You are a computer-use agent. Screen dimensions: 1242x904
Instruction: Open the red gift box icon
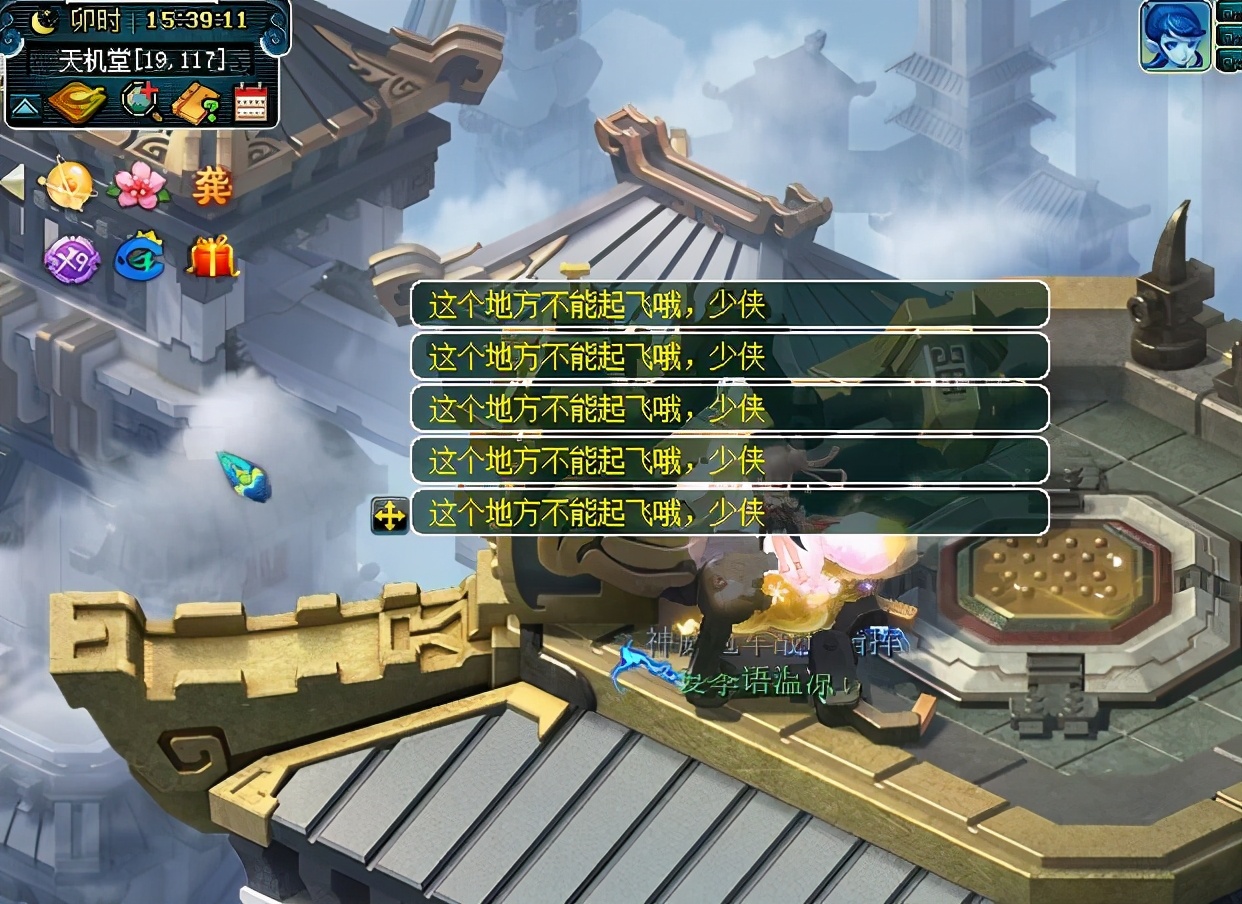point(212,257)
